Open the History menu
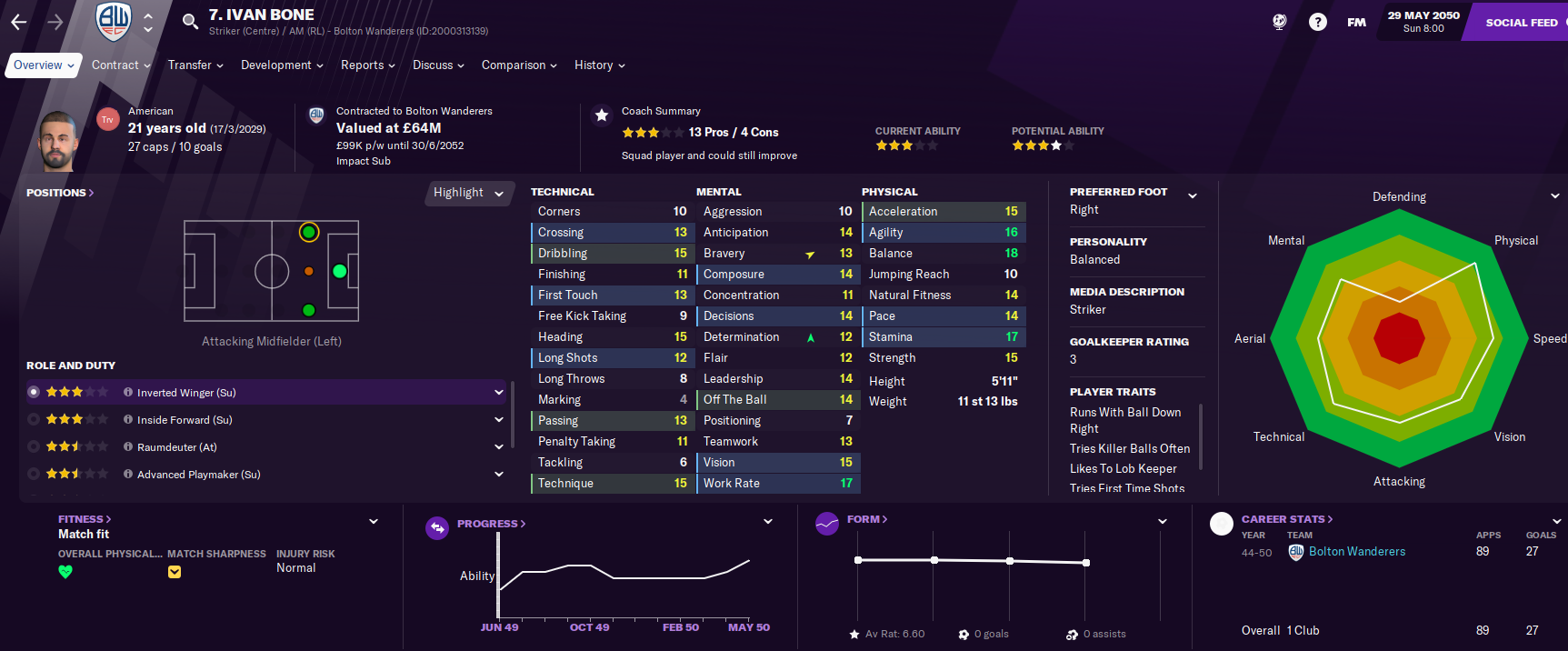Viewport: 1568px width, 651px height. coord(599,65)
